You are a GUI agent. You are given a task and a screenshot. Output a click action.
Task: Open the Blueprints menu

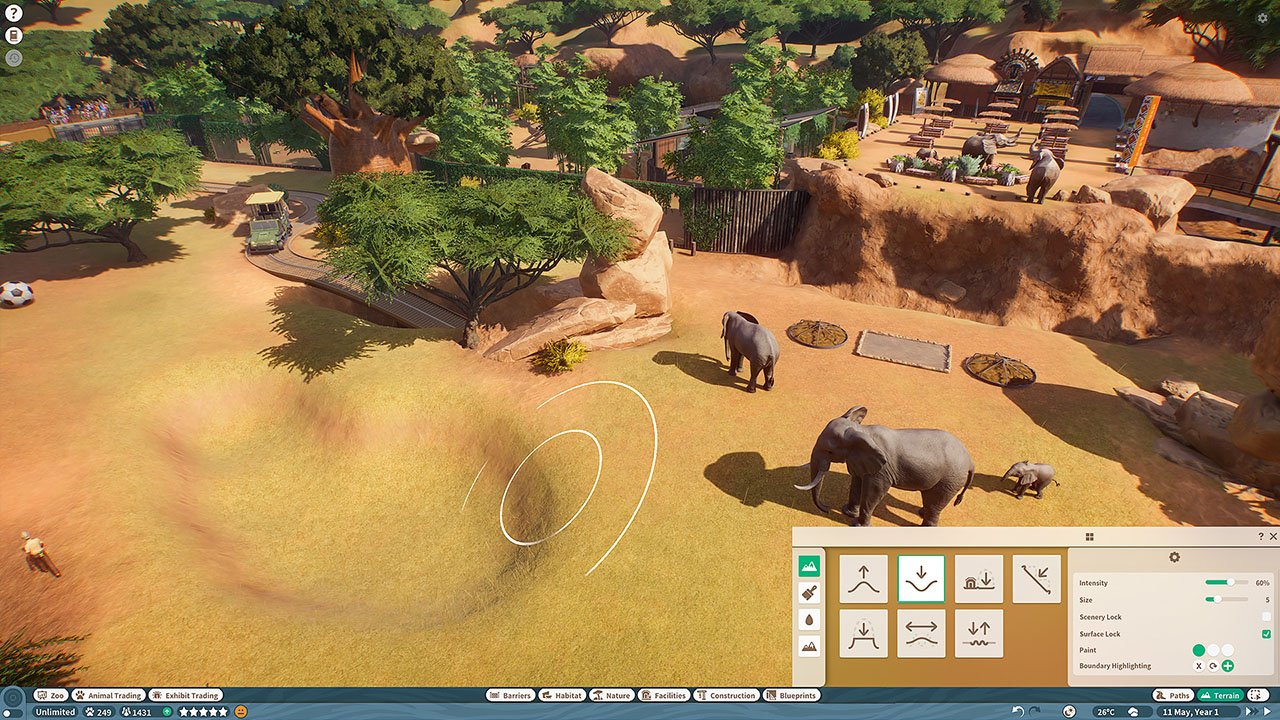pyautogui.click(x=791, y=695)
